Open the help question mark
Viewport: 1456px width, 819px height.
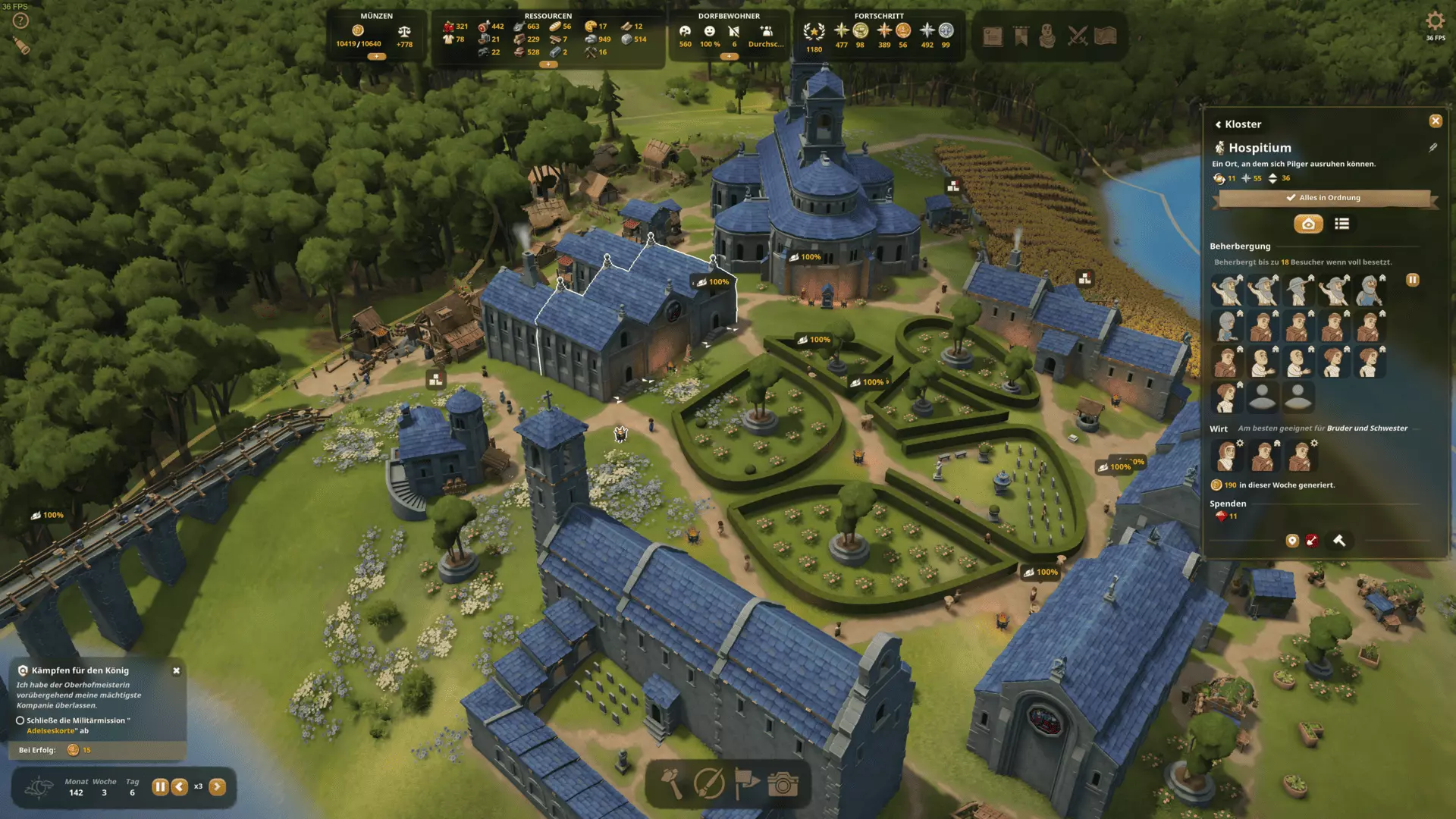(x=20, y=21)
